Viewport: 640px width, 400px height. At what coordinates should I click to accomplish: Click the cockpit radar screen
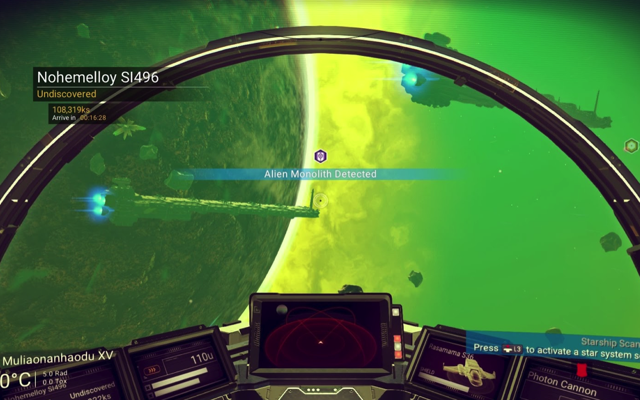point(320,335)
